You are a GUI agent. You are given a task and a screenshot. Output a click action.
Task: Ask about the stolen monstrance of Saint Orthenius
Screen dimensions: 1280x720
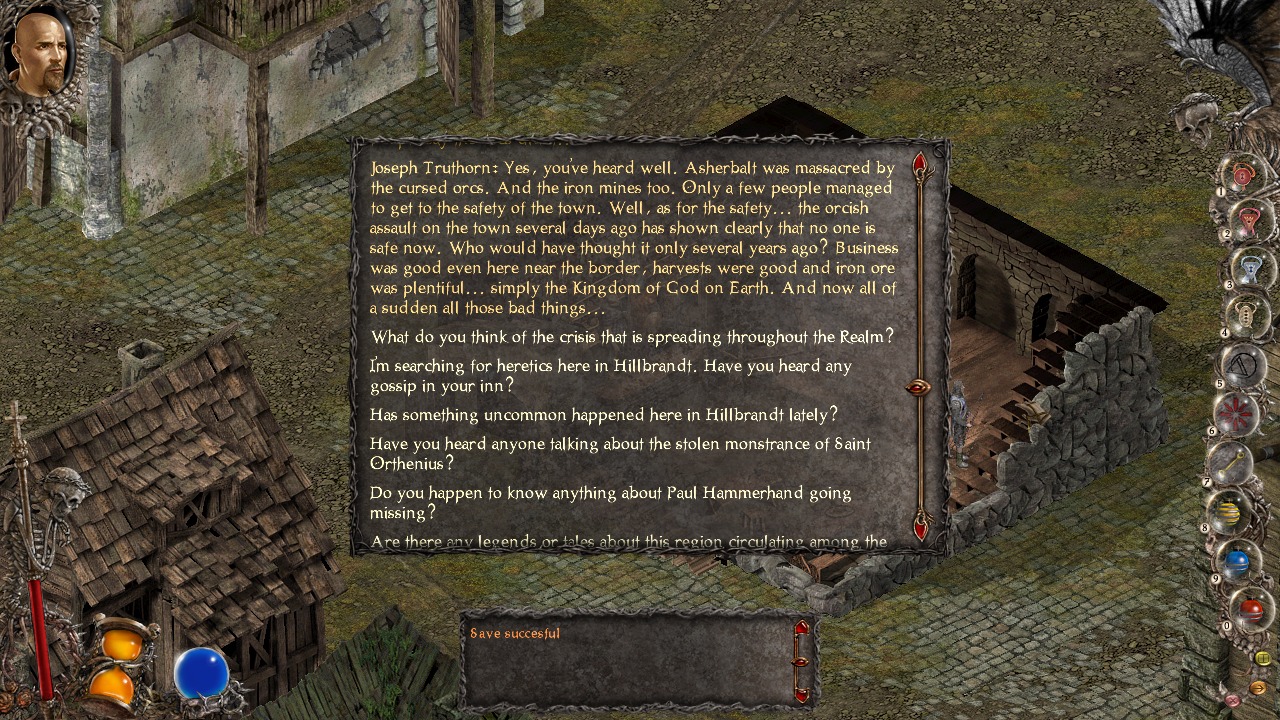pyautogui.click(x=620, y=453)
